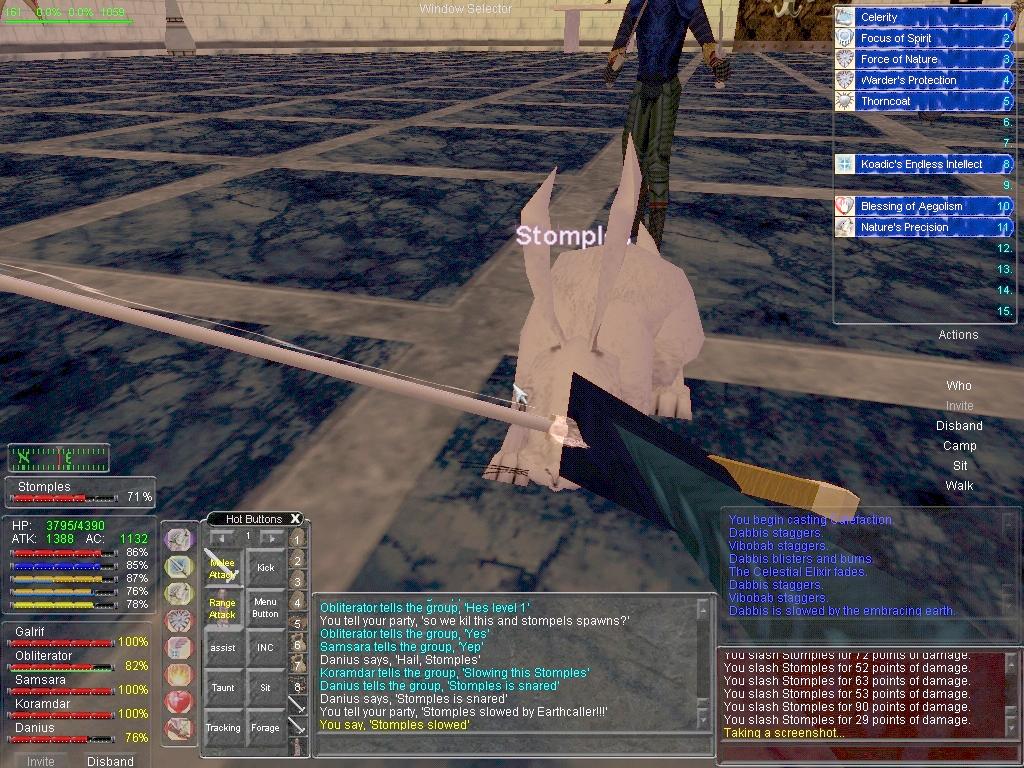Close the Hot Buttons window
Screen dimensions: 1024x768
(295, 519)
